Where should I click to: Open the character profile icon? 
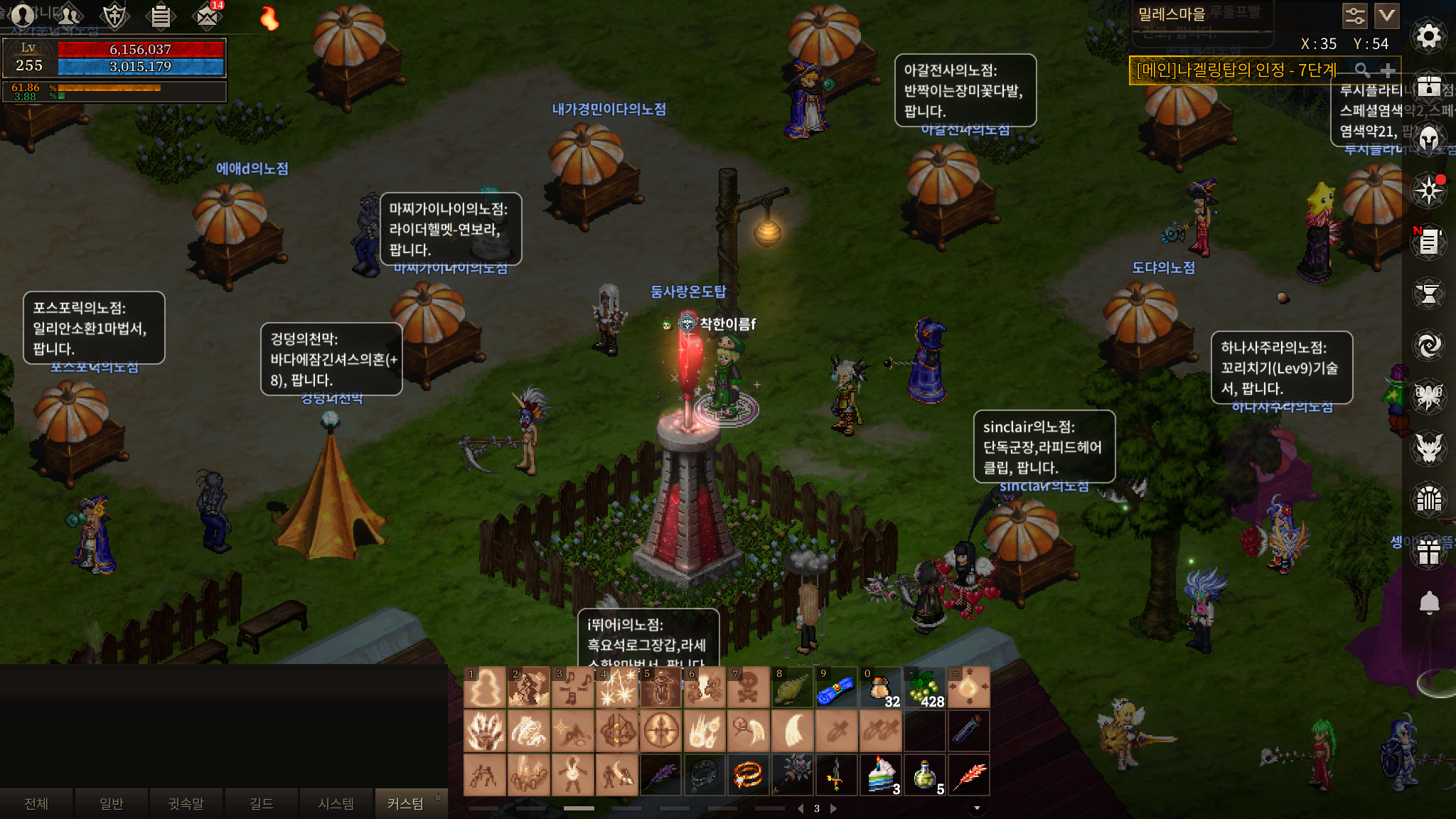point(23,15)
